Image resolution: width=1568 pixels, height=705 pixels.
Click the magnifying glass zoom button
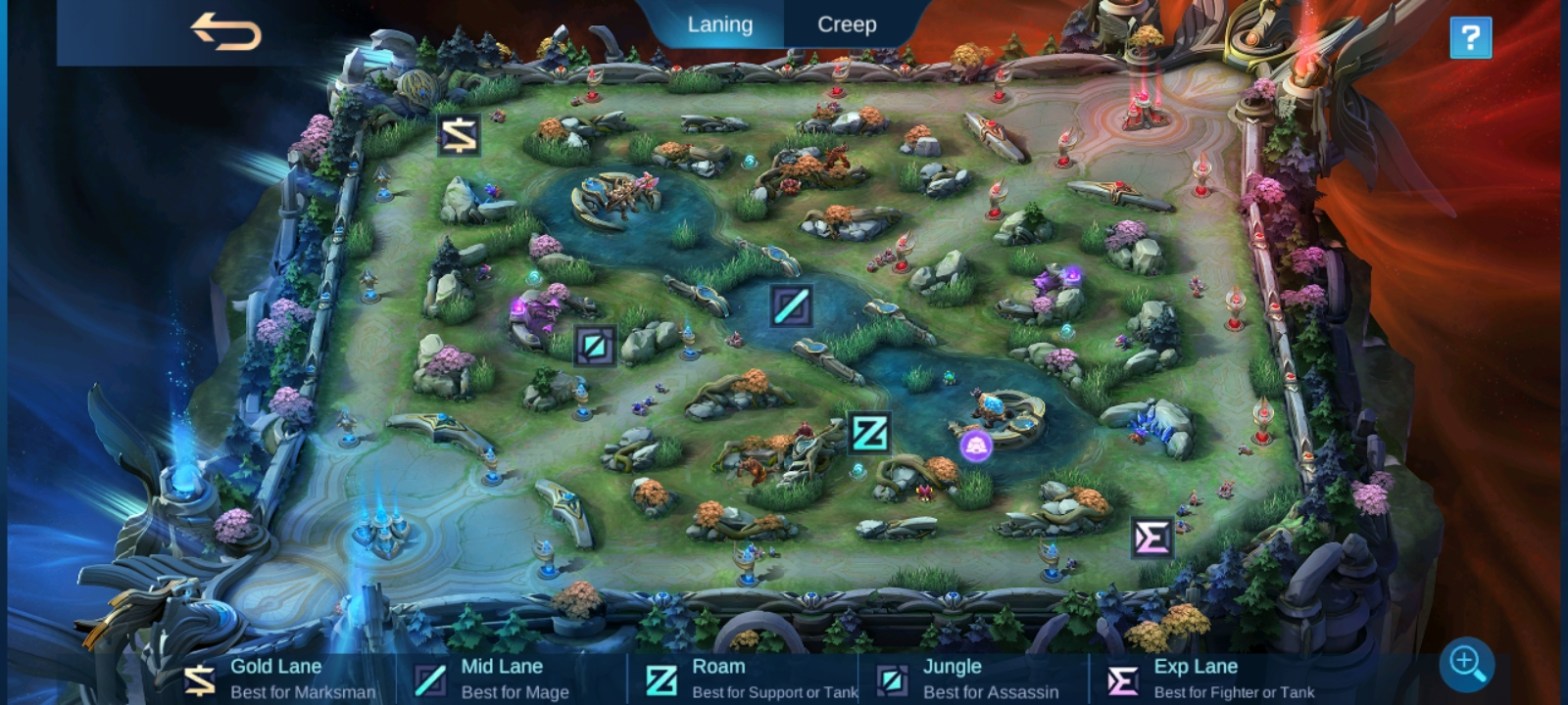pos(1467,663)
